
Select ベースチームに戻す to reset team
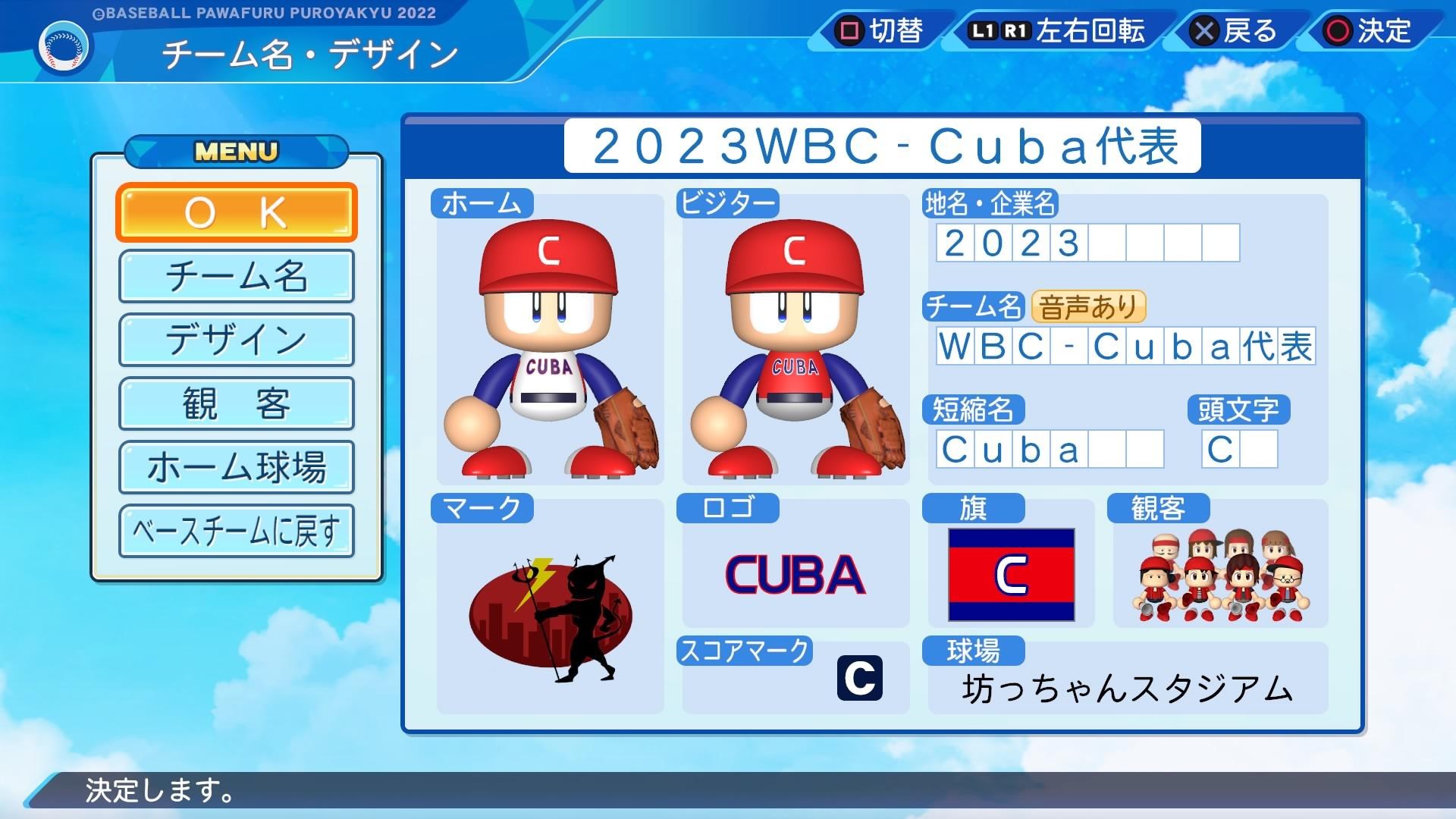tap(236, 530)
